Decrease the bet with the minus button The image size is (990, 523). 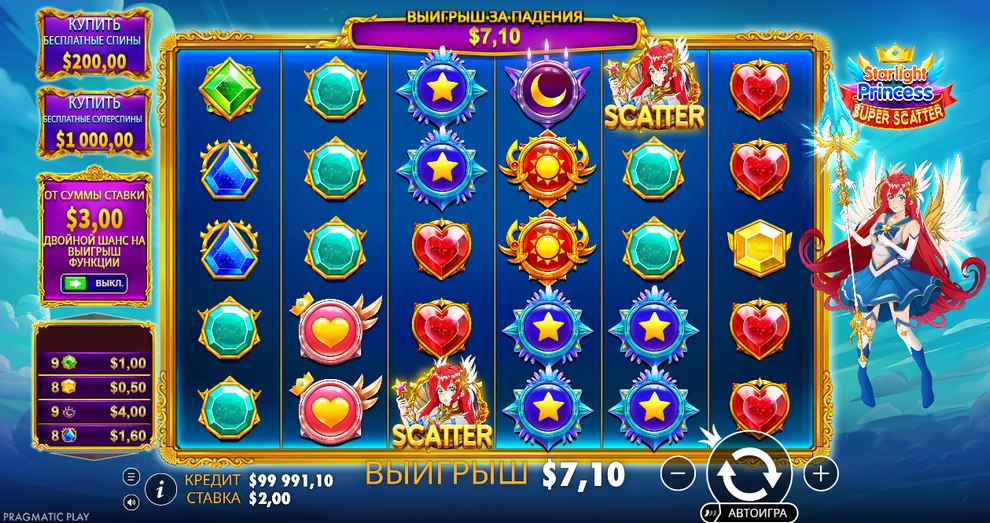[677, 471]
